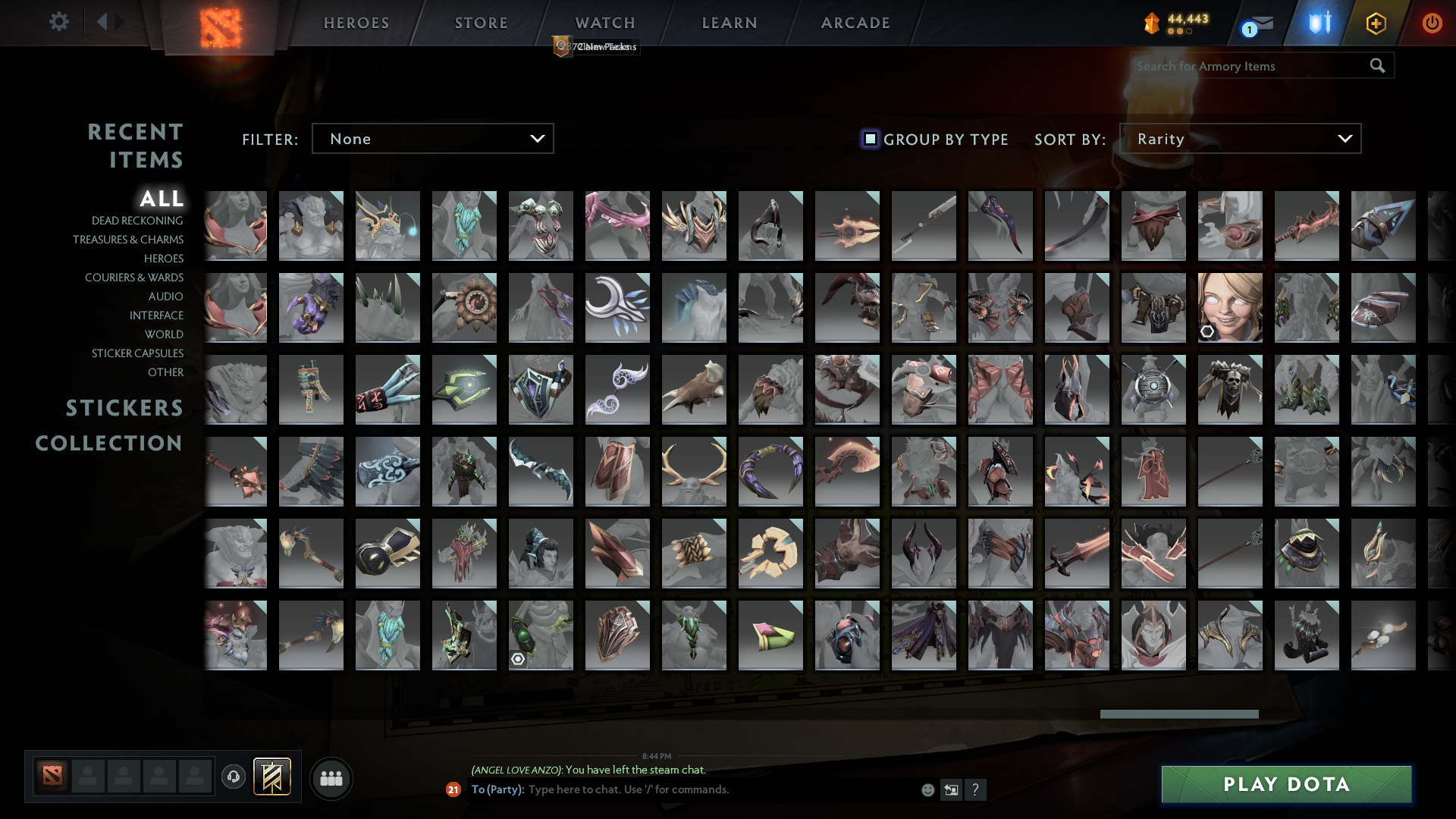This screenshot has width=1456, height=819.
Task: Open the ARCADE menu tab
Action: (x=854, y=23)
